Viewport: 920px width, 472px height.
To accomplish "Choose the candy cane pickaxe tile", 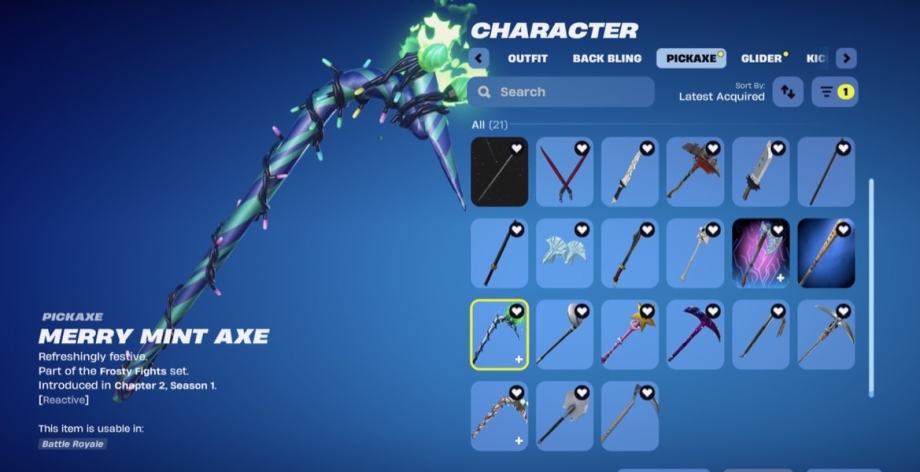I will click(x=499, y=415).
